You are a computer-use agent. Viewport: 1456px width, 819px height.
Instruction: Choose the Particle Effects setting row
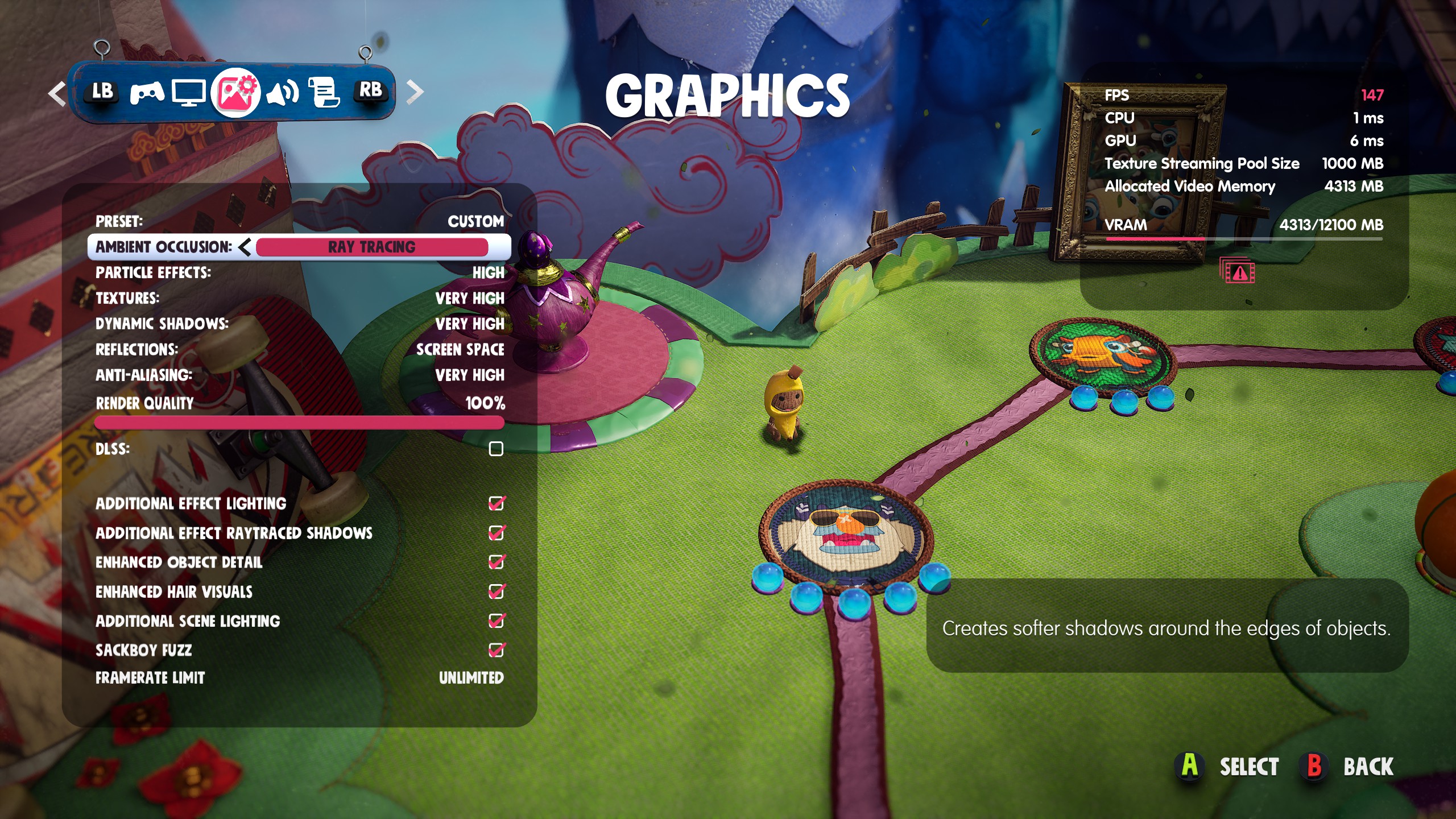click(299, 273)
